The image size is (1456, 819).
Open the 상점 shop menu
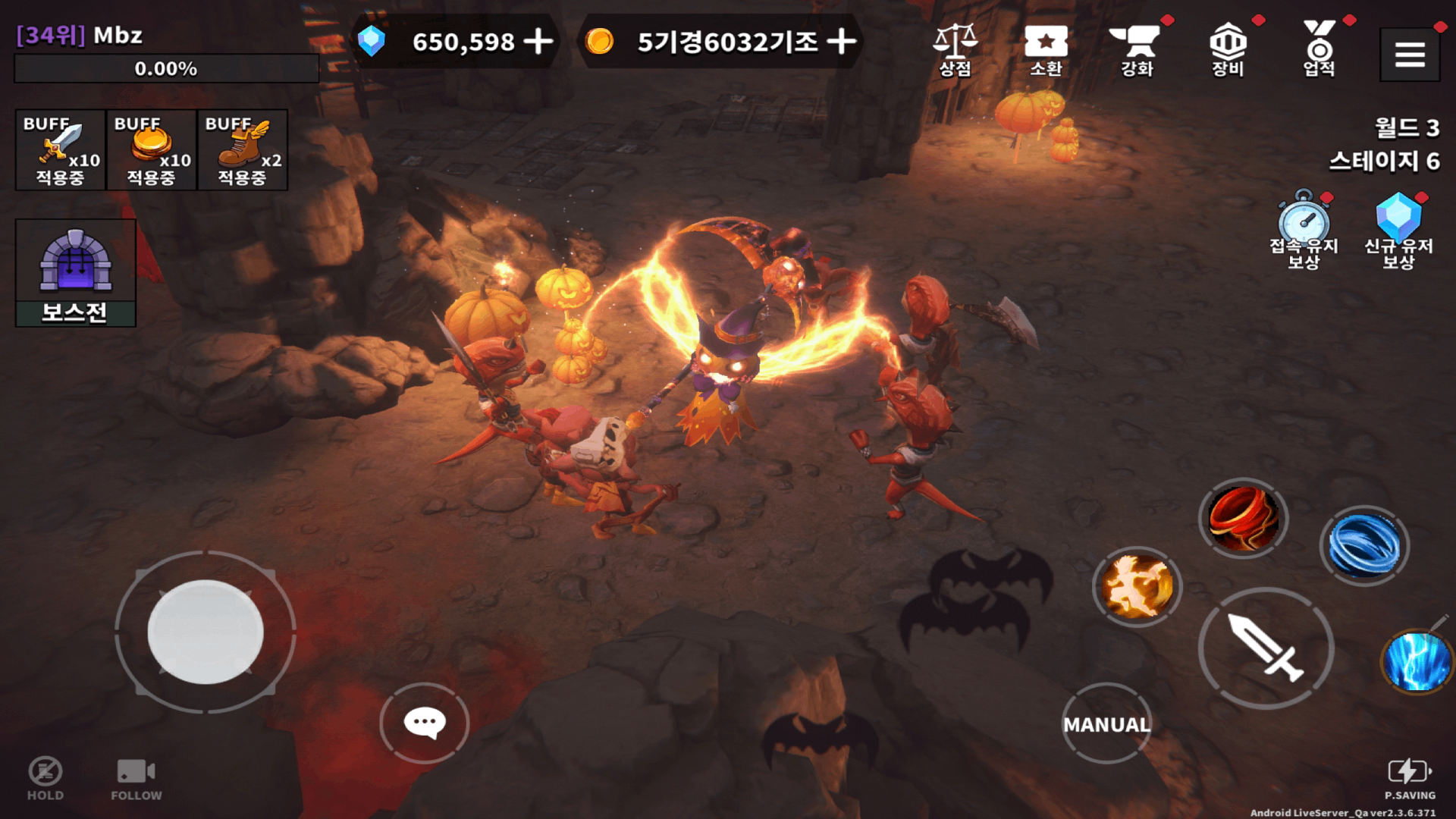coord(955,49)
